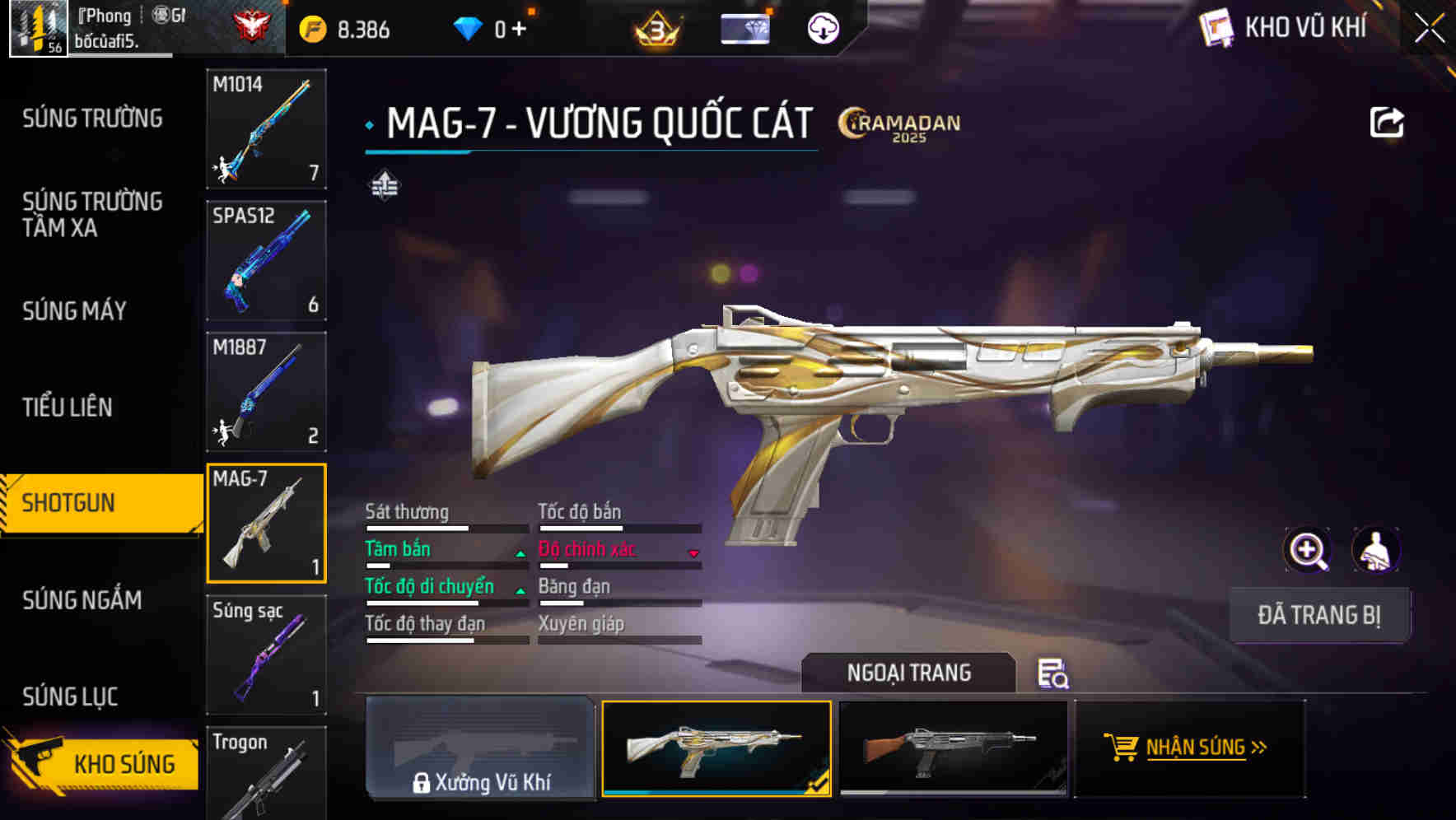1456x820 pixels.
Task: Pick the M1887 weapon tile
Action: [x=266, y=392]
